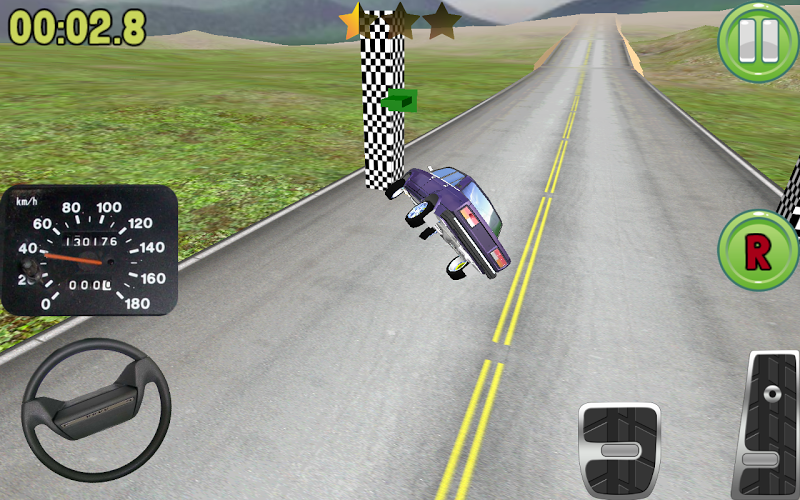Click the steering wheel control
The width and height of the screenshot is (800, 500).
pyautogui.click(x=96, y=409)
